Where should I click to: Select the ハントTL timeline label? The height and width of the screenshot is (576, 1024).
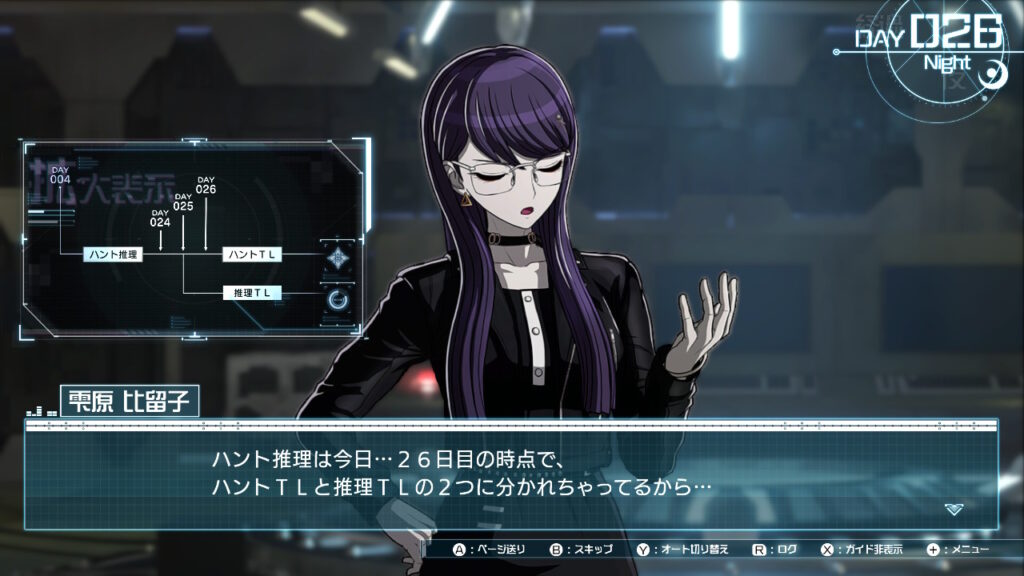point(252,255)
